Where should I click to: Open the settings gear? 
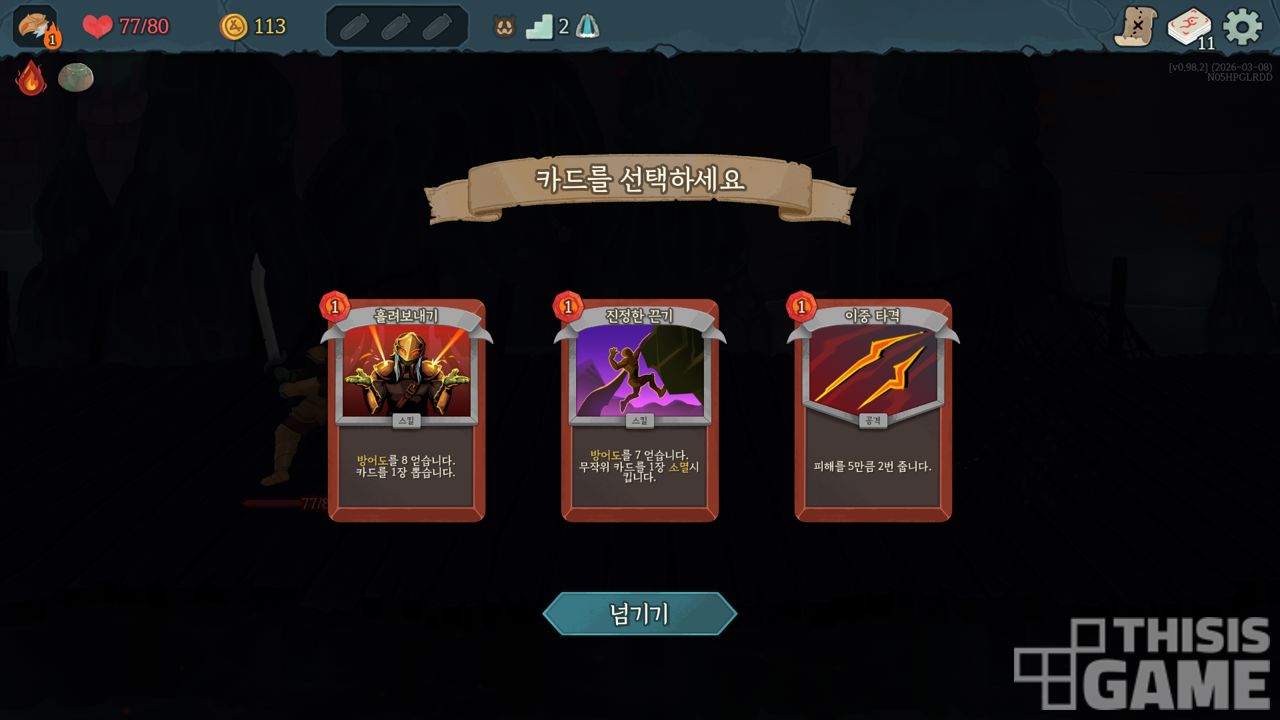1242,27
